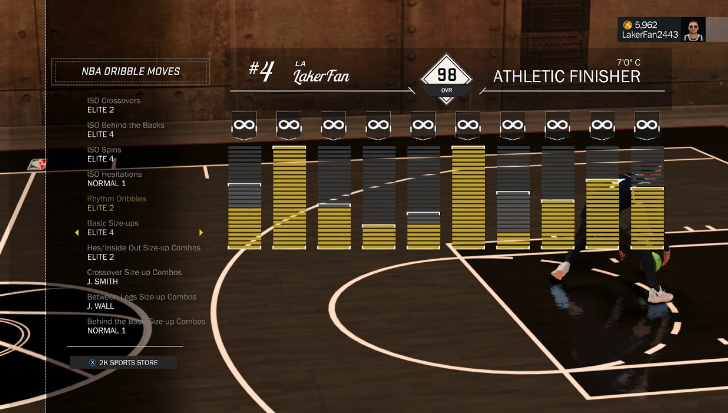Select Between Legs Size-up Combos
This screenshot has width=728, height=413.
(141, 301)
